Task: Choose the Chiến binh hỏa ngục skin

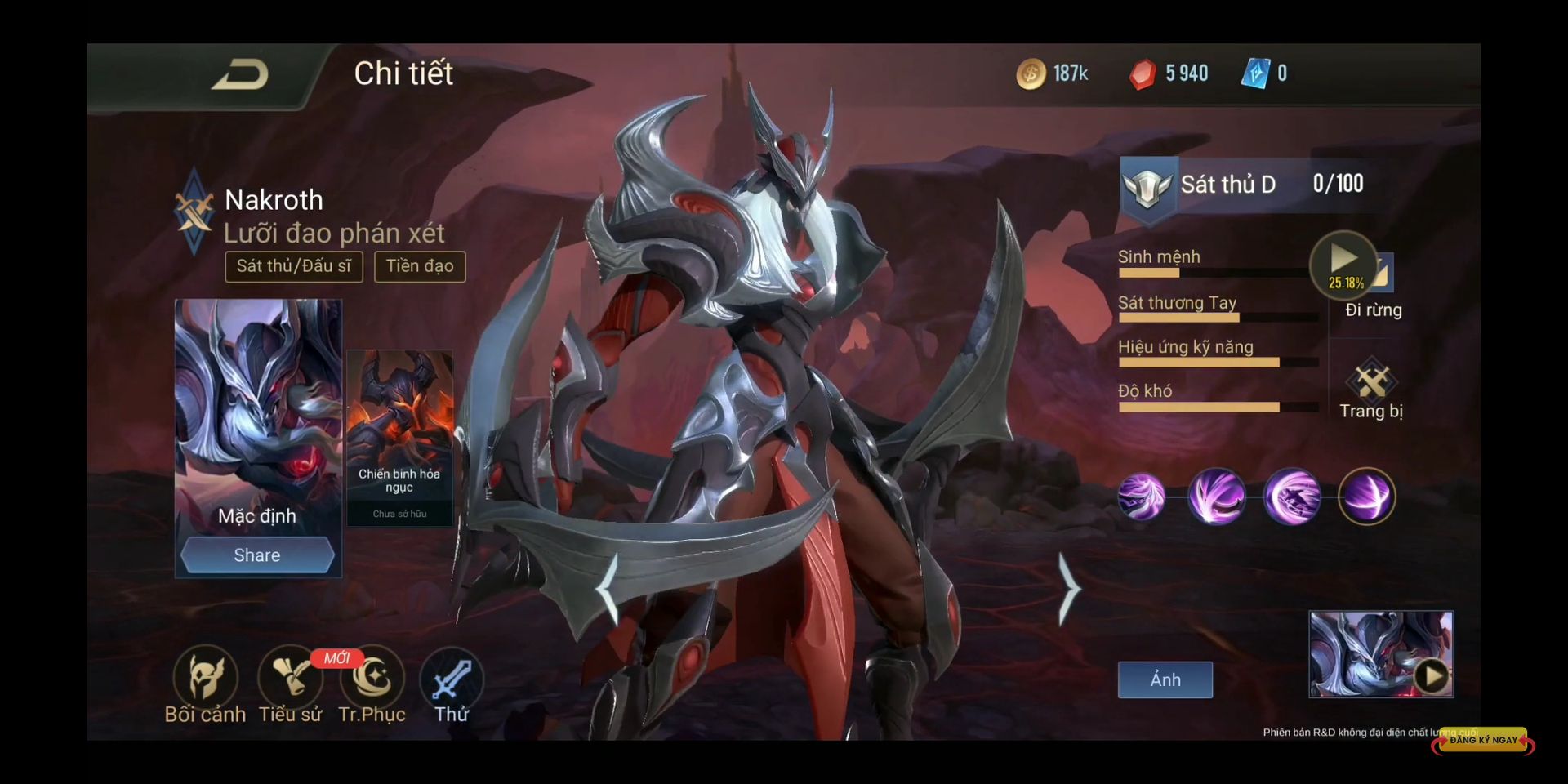Action: pyautogui.click(x=399, y=437)
